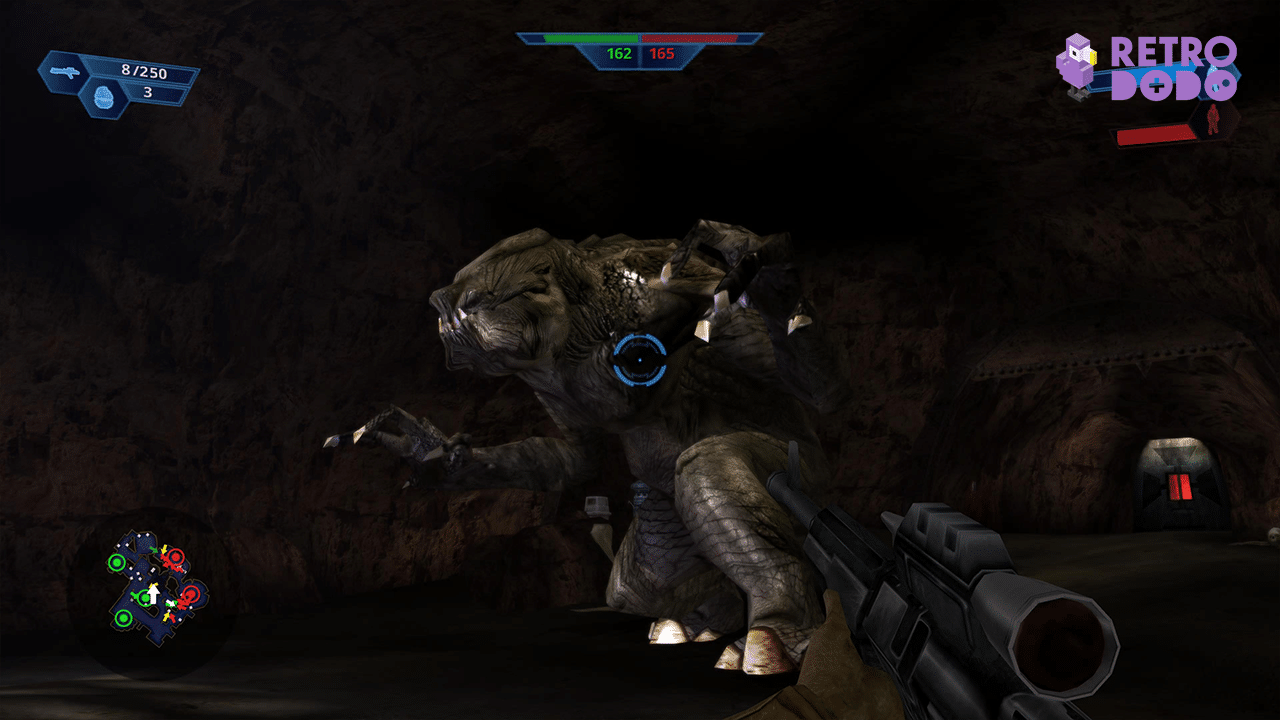
Task: Select a green command post marker on the minimap
Action: 117,563
